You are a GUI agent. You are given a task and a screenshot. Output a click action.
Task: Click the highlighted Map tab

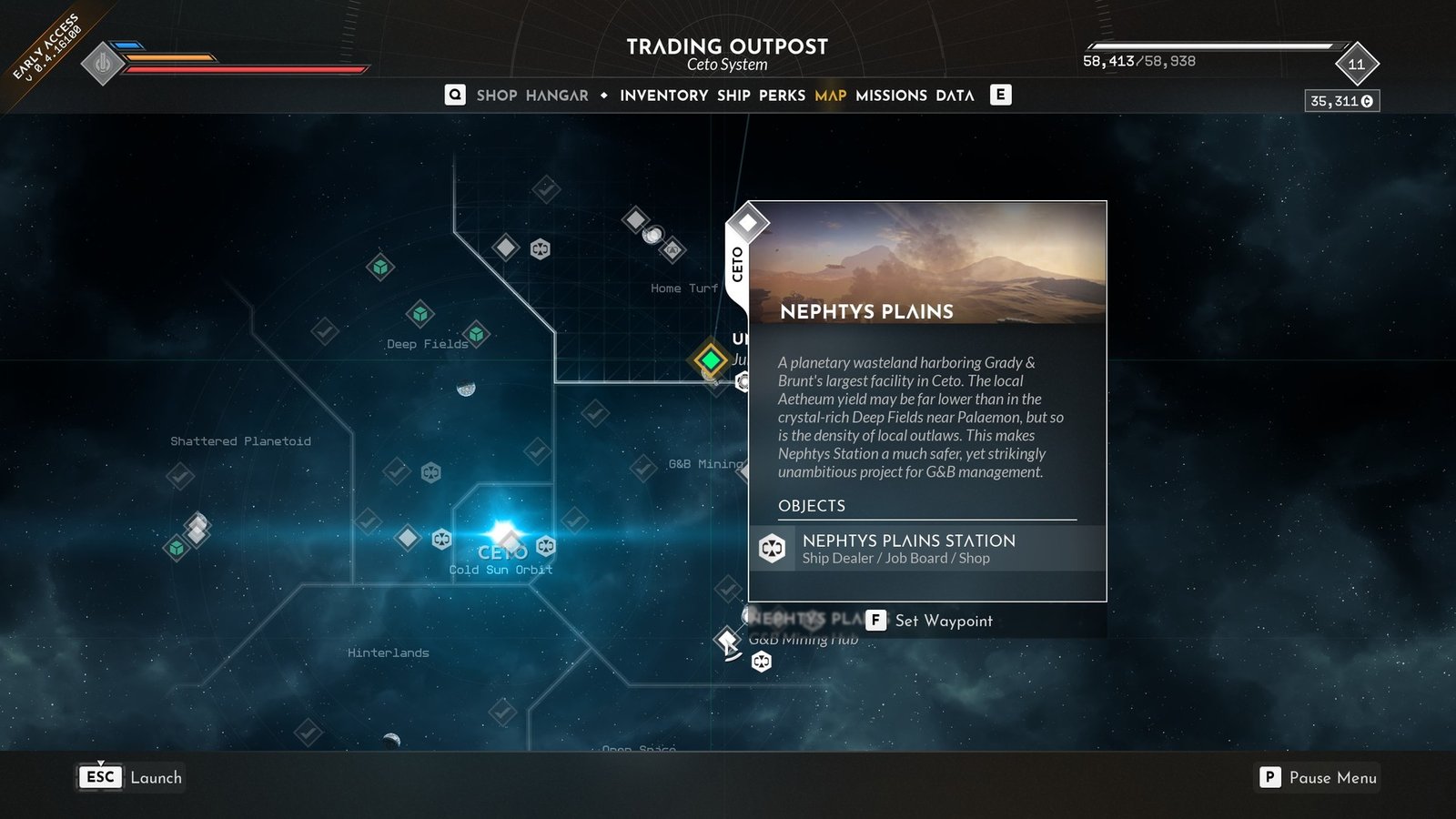(830, 96)
